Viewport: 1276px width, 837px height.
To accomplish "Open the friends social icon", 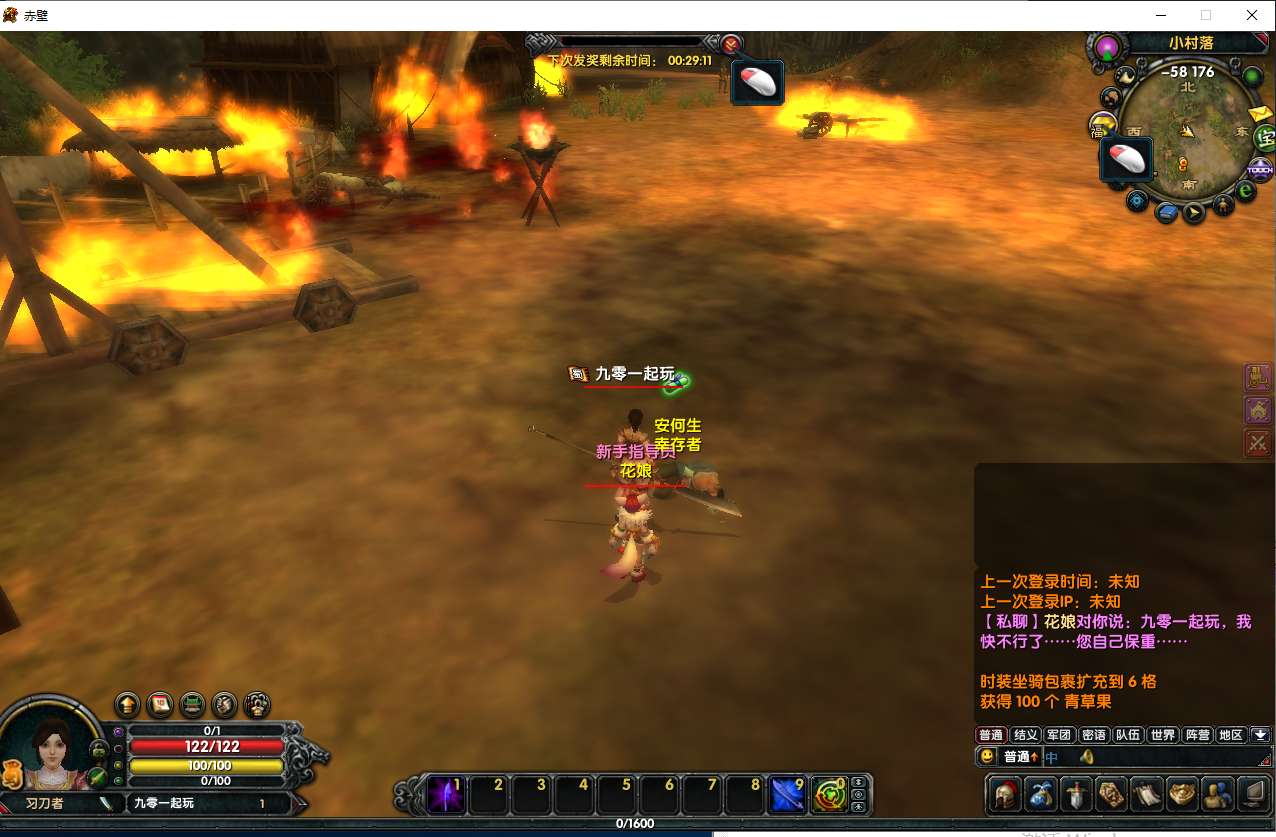I will pos(1217,794).
